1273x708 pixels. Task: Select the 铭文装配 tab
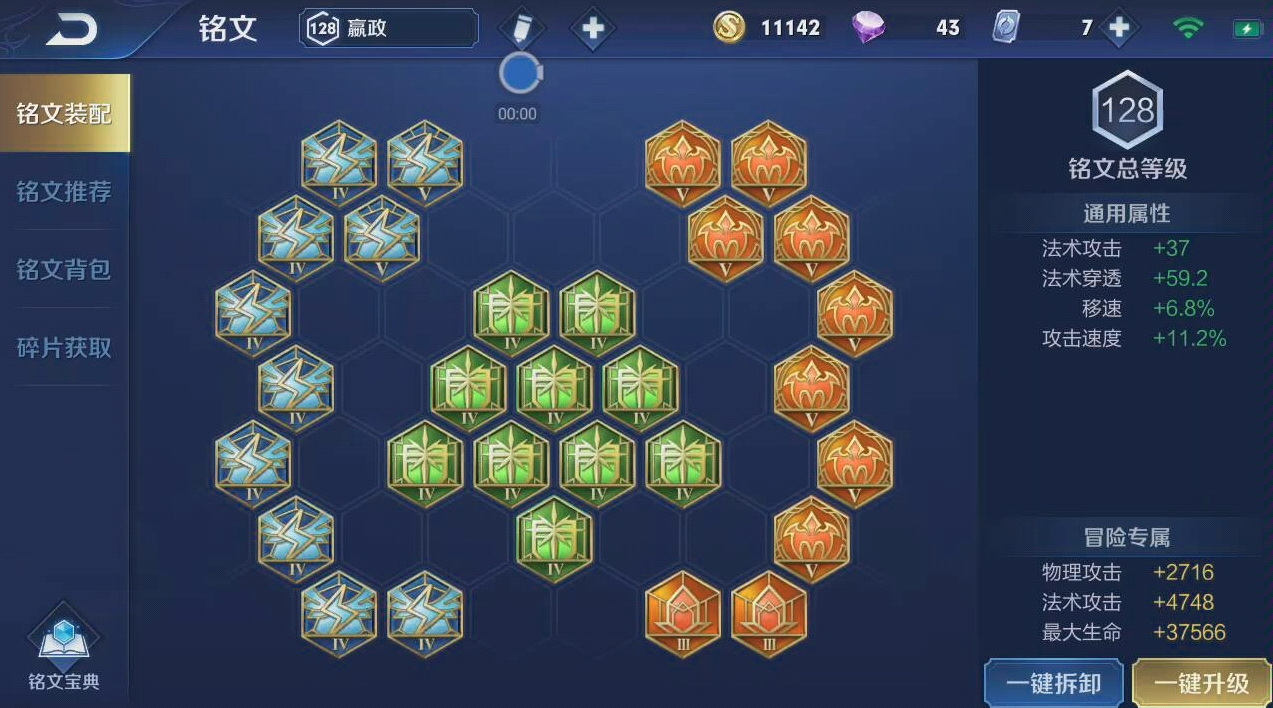coord(64,113)
